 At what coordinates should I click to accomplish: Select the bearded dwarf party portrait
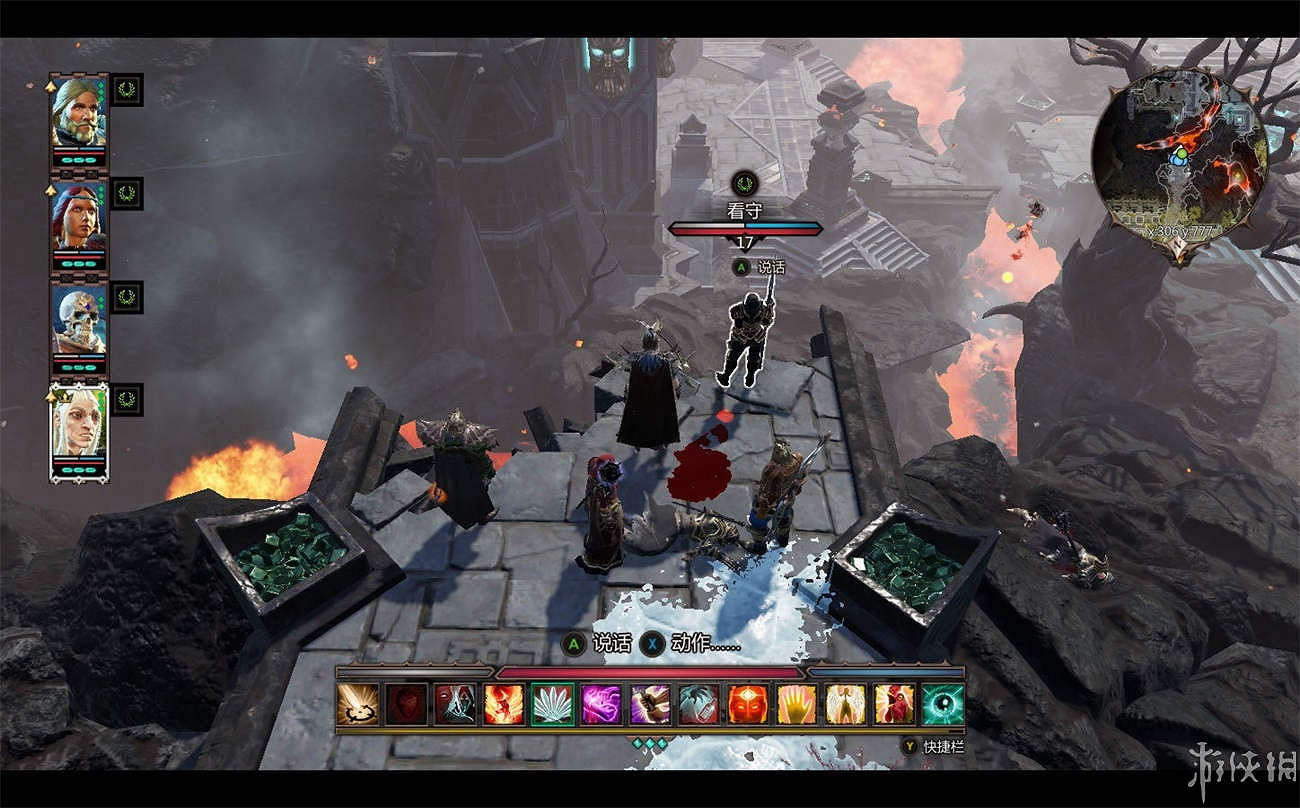pyautogui.click(x=79, y=112)
